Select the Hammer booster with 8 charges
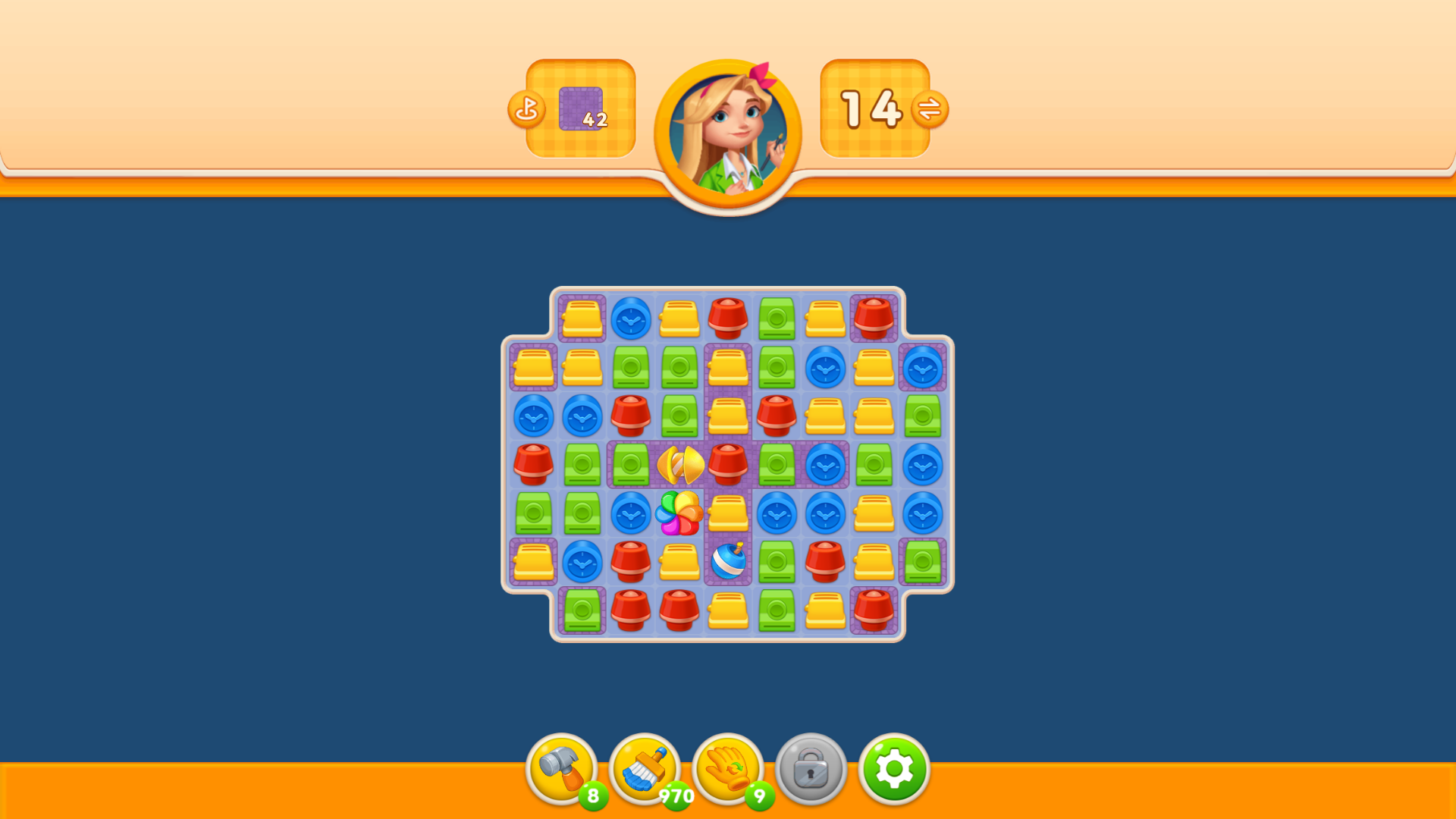The height and width of the screenshot is (819, 1456). click(563, 770)
